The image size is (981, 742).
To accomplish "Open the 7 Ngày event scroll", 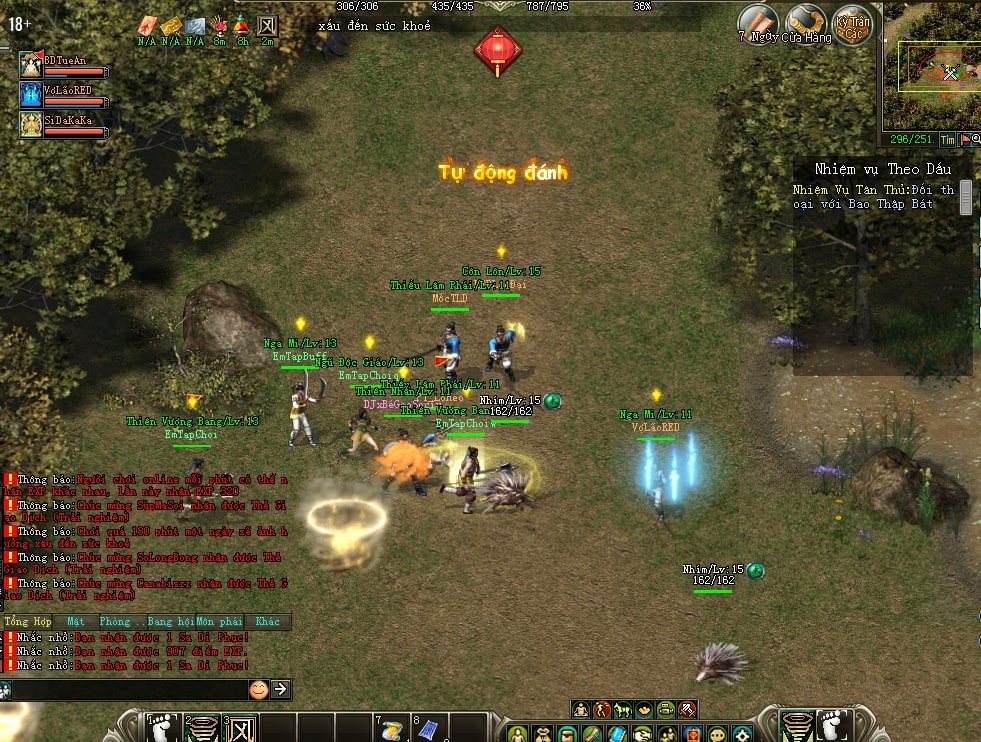I will tap(758, 22).
